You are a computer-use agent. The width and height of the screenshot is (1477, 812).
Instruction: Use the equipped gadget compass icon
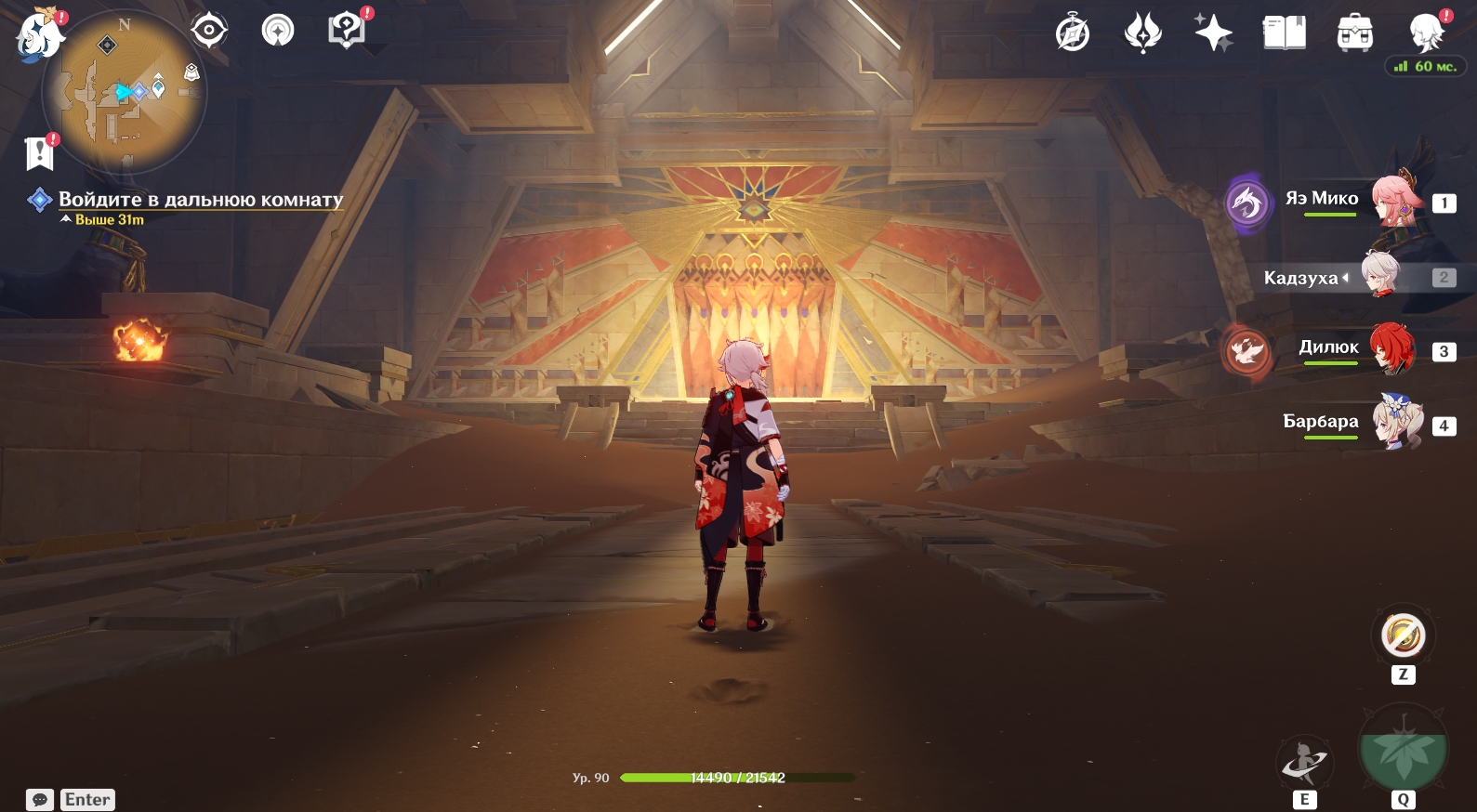pyautogui.click(x=1403, y=636)
